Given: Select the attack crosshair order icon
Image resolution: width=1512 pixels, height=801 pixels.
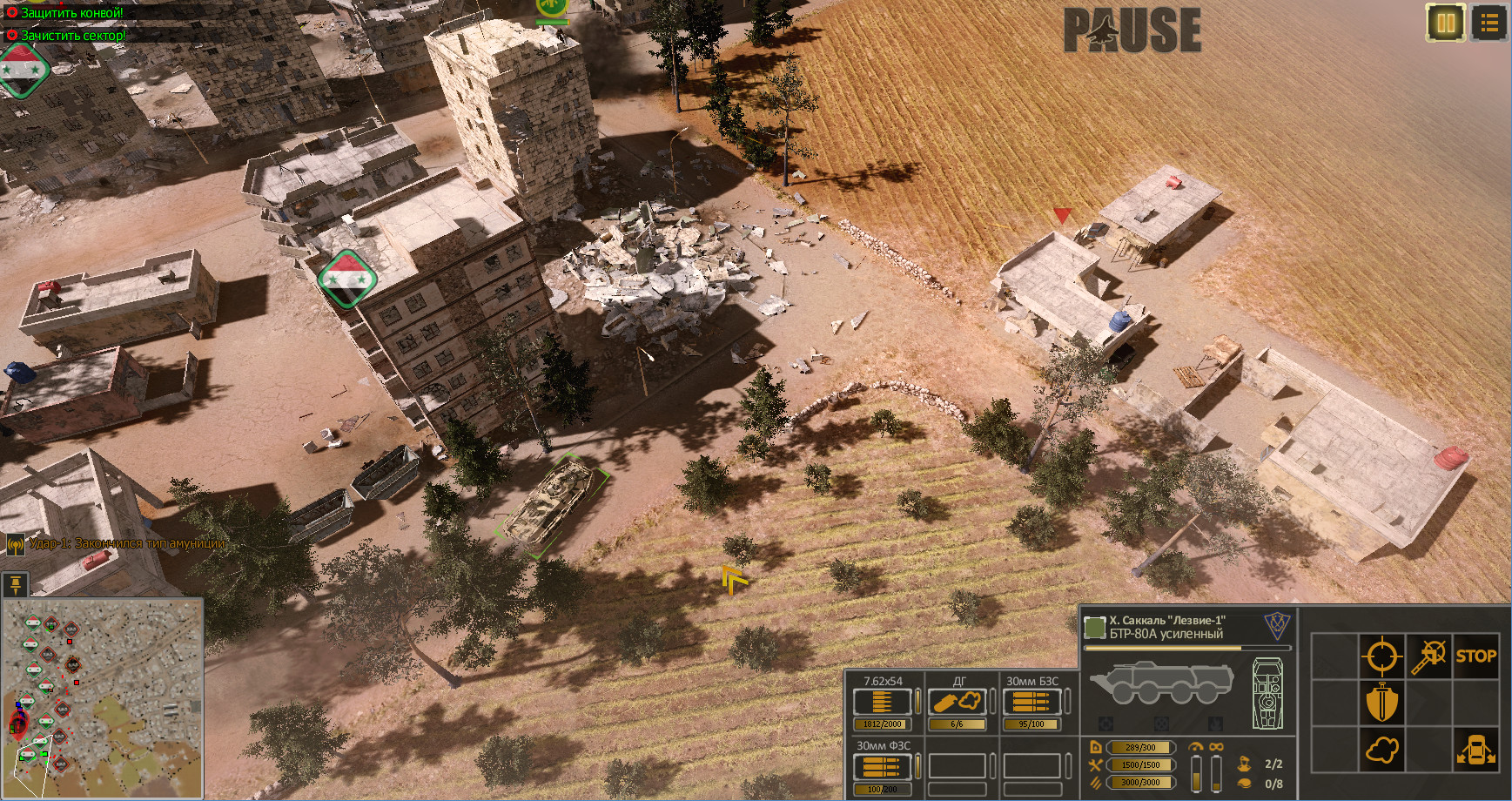Looking at the screenshot, I should tap(1382, 656).
